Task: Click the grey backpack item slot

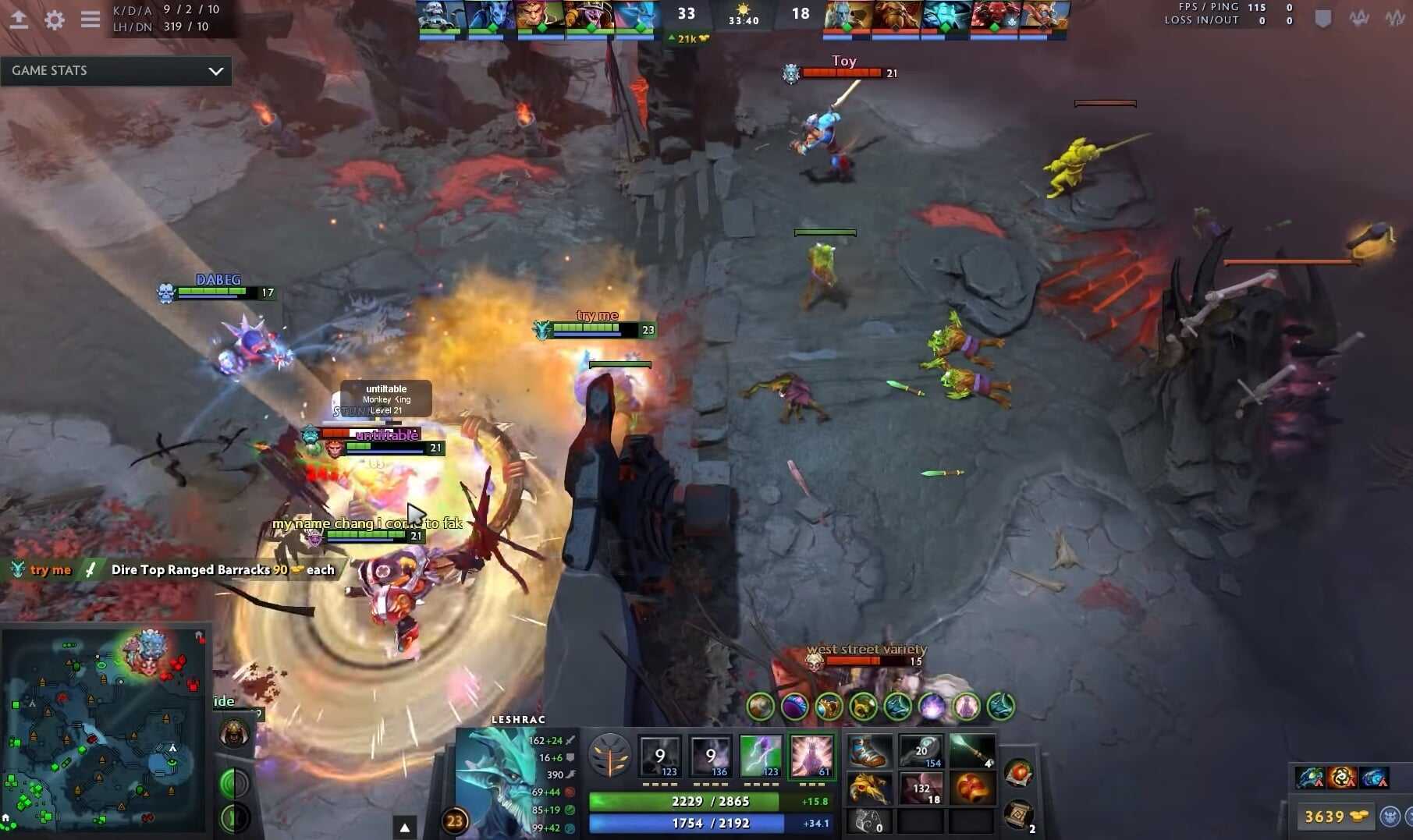Action: point(869,821)
